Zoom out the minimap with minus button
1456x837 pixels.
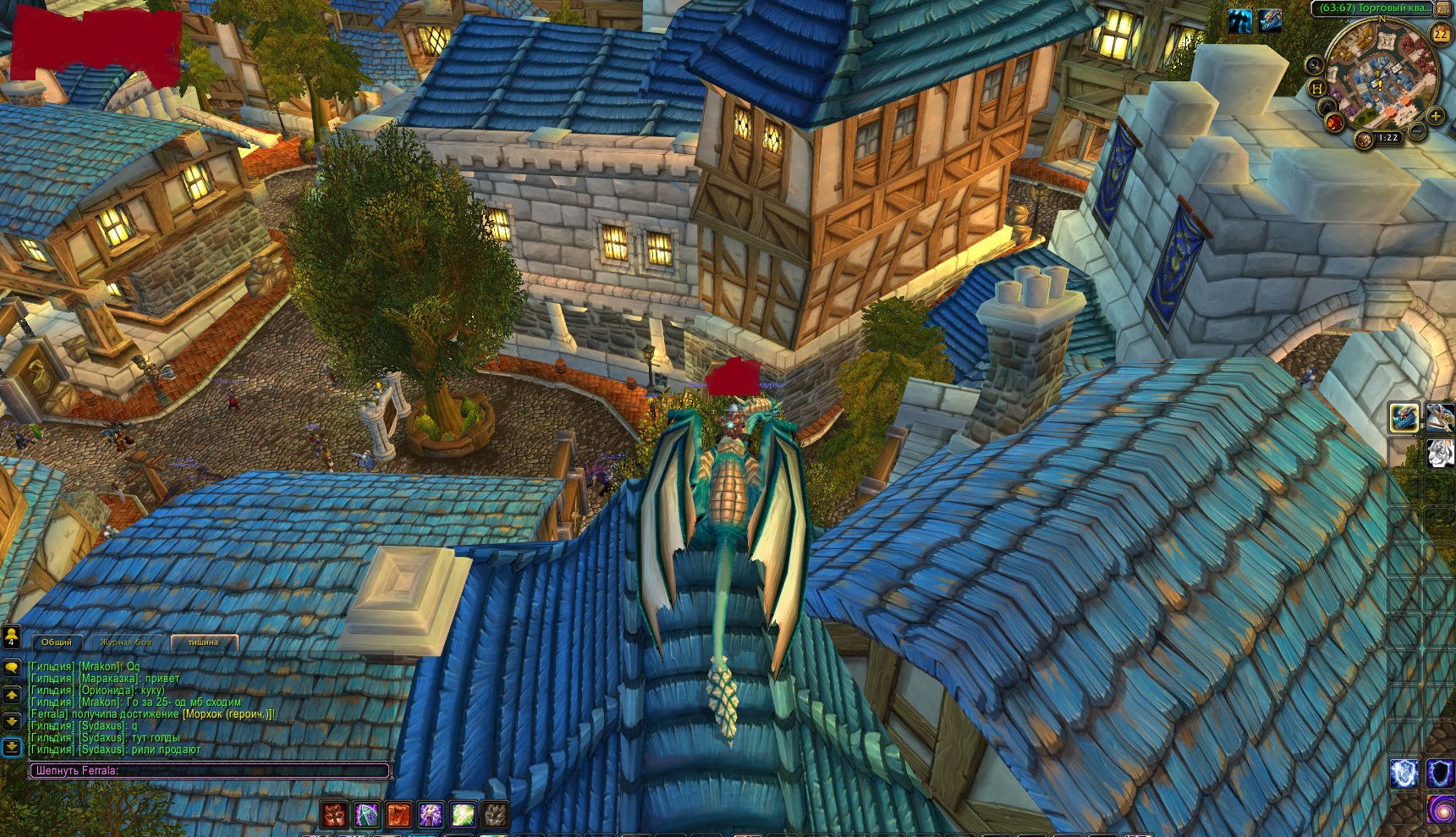click(x=1417, y=132)
